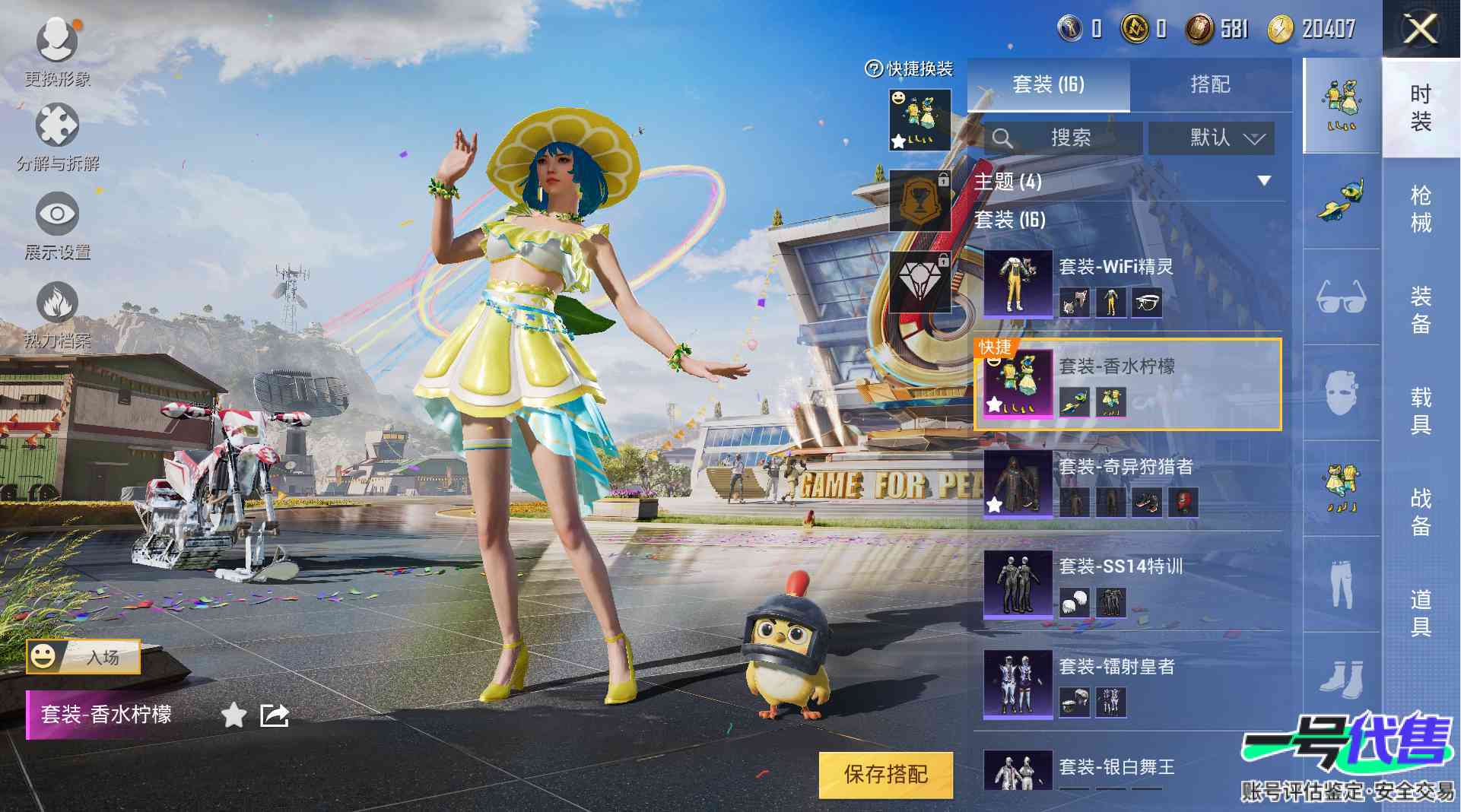Share the outfit with the share icon
This screenshot has height=812, width=1461.
(275, 715)
